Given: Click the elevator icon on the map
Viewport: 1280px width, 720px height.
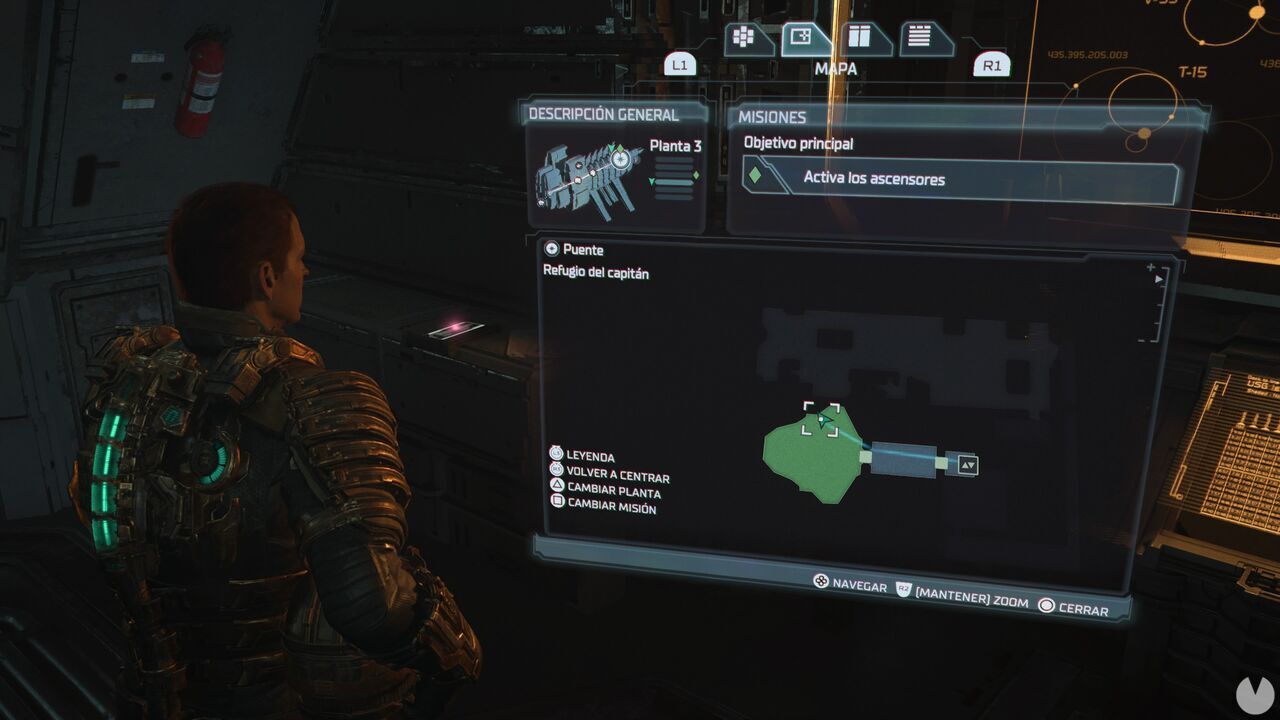Looking at the screenshot, I should [x=968, y=464].
